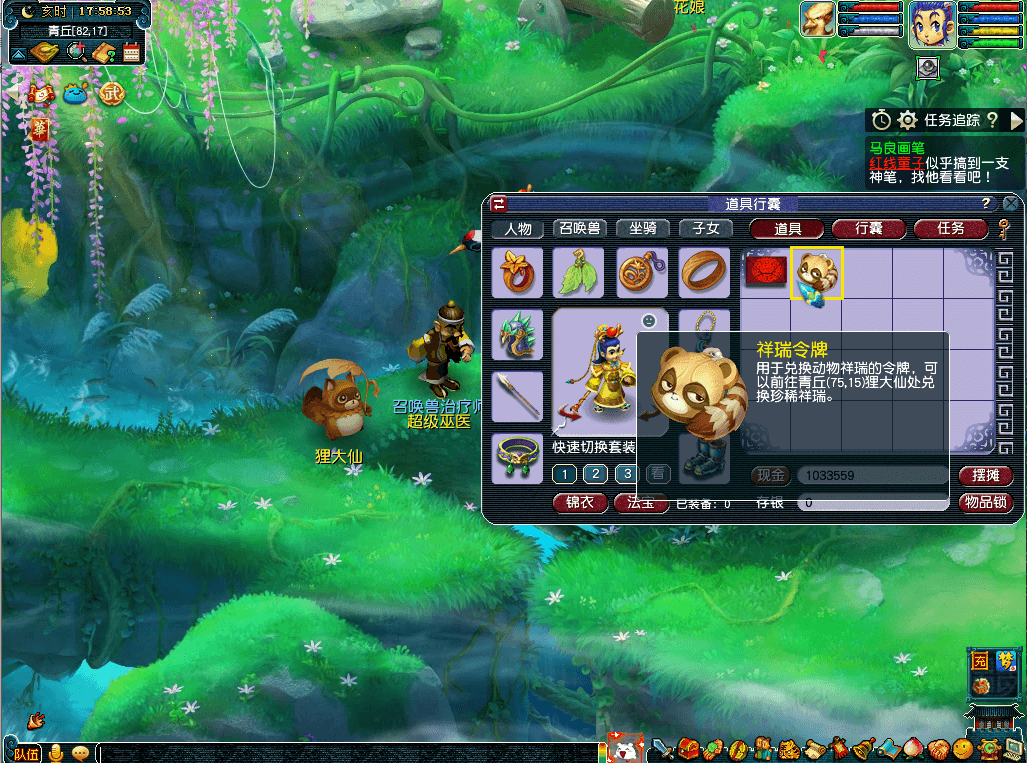This screenshot has height=763, width=1027.
Task: Open the calendar icon under the clock
Action: tap(131, 52)
